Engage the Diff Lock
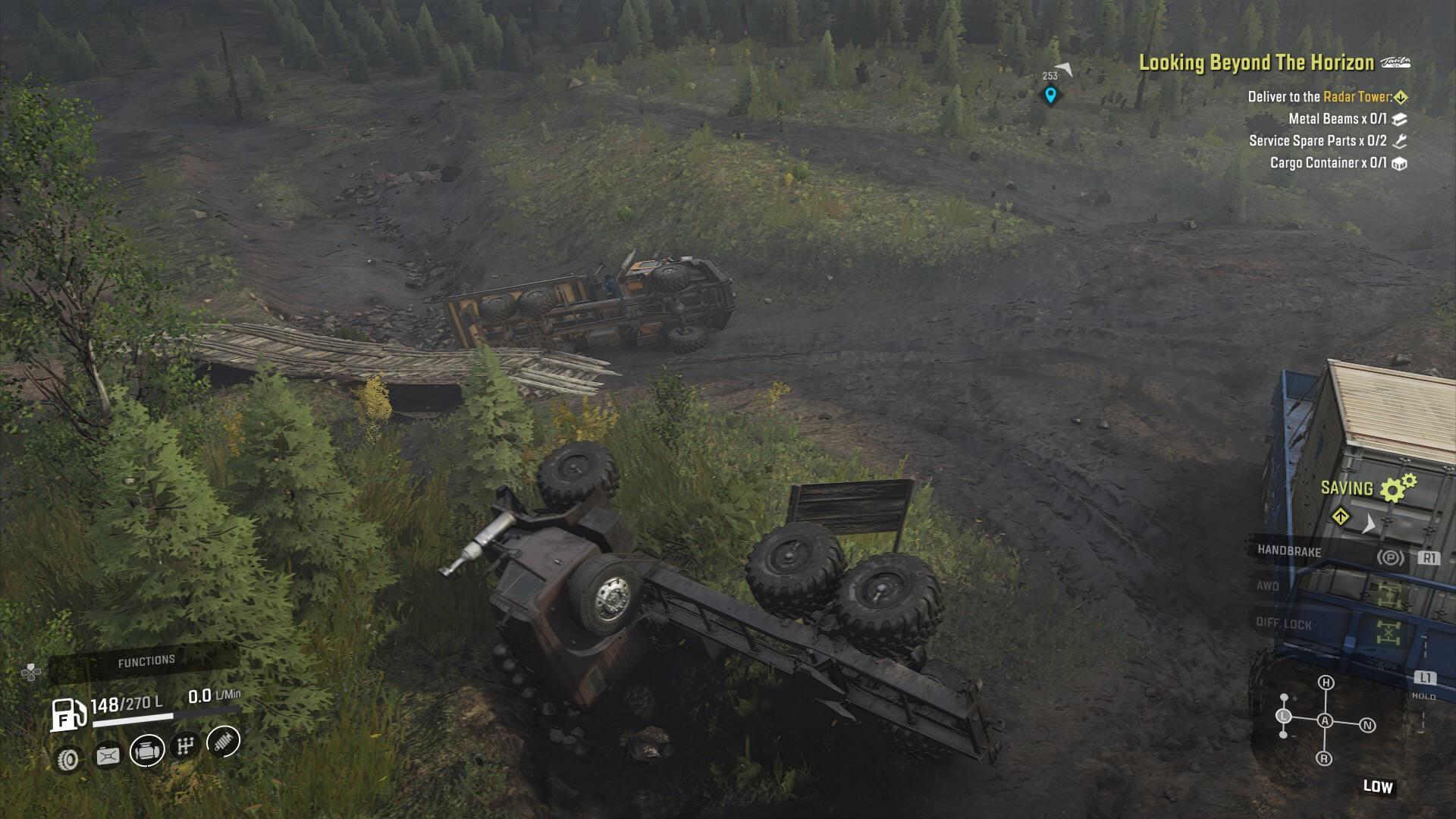The height and width of the screenshot is (819, 1456). point(1285,623)
